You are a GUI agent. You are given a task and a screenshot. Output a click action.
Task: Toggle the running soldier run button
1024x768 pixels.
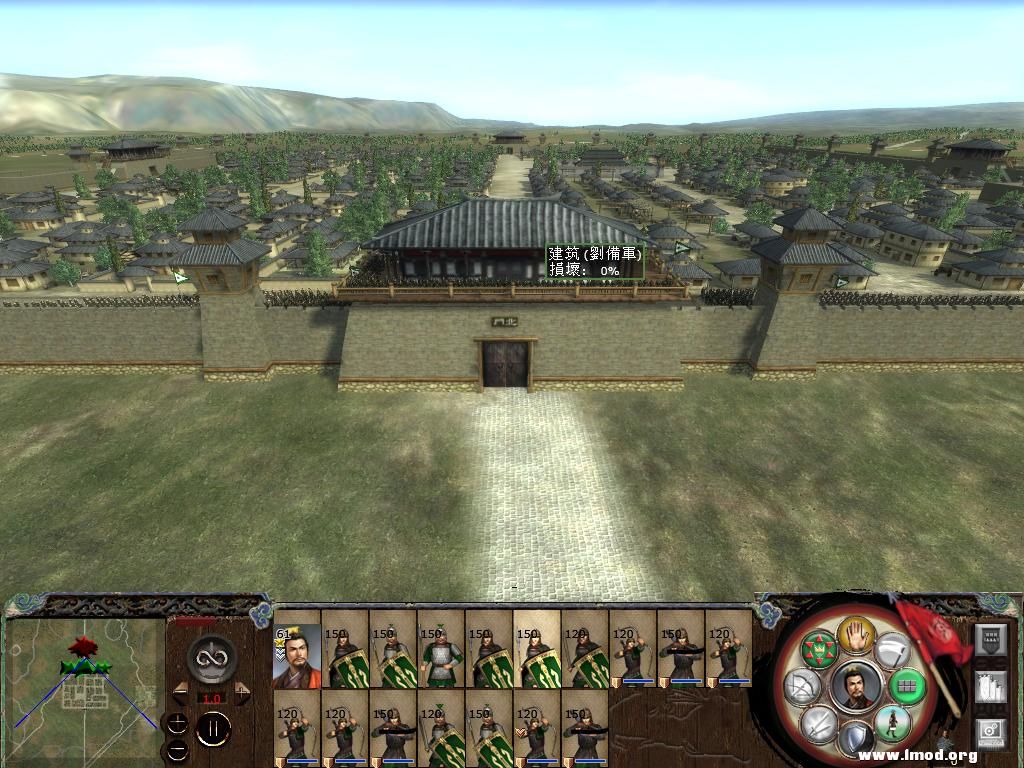(x=892, y=722)
